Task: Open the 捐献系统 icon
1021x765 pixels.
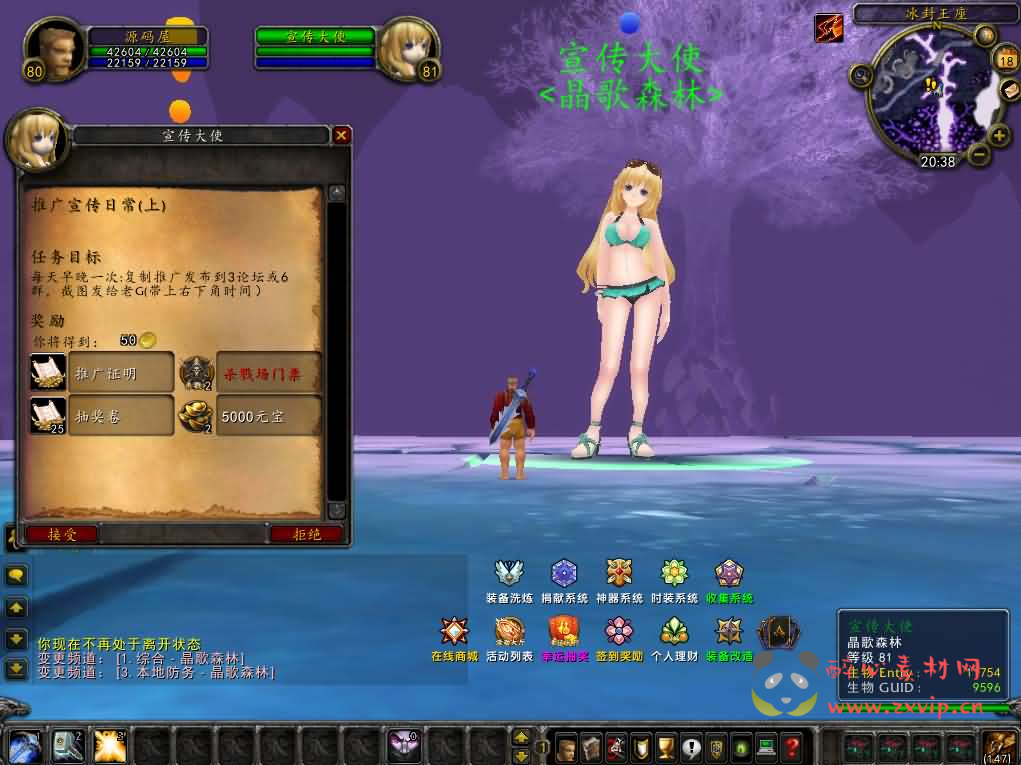Action: coord(564,574)
